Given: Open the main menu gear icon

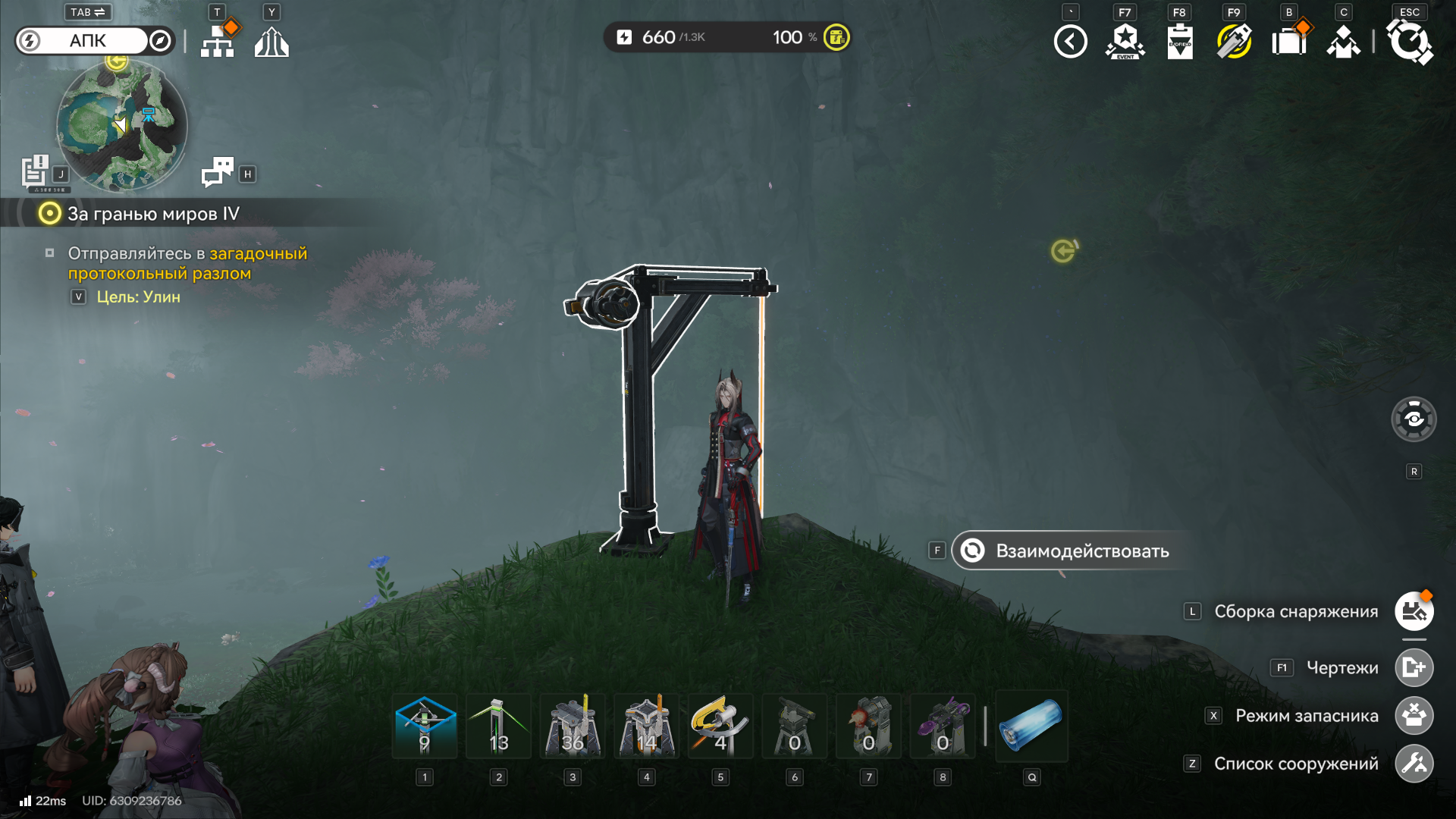Looking at the screenshot, I should pyautogui.click(x=1409, y=42).
